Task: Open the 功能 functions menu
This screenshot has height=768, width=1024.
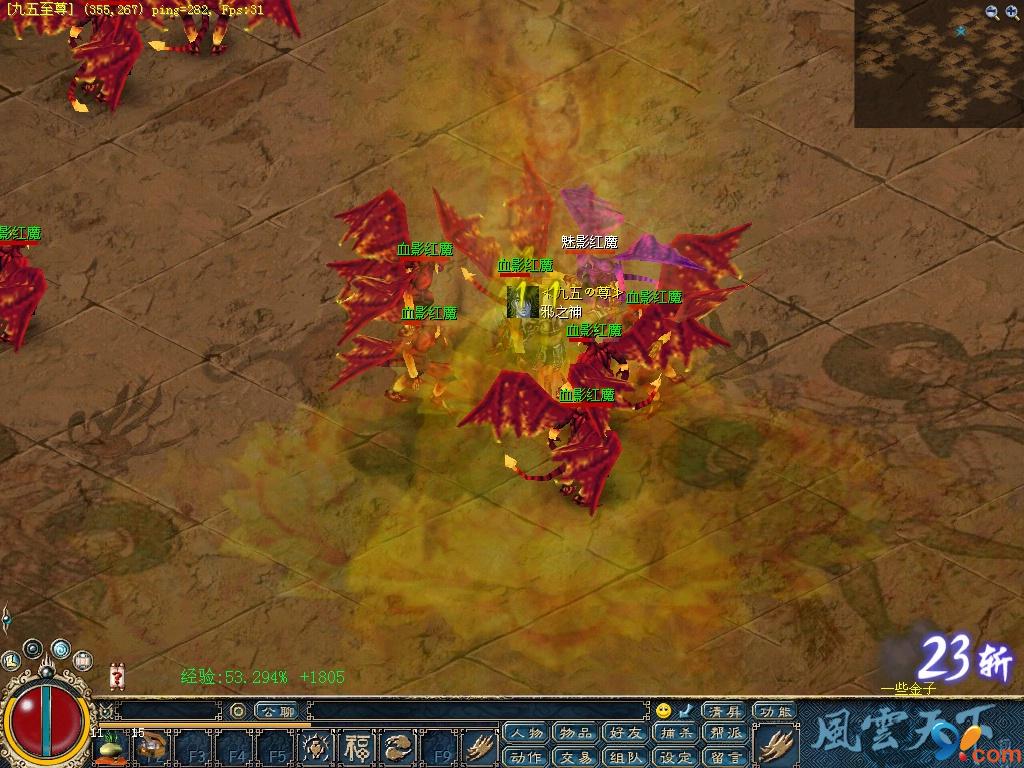Action: pyautogui.click(x=776, y=711)
